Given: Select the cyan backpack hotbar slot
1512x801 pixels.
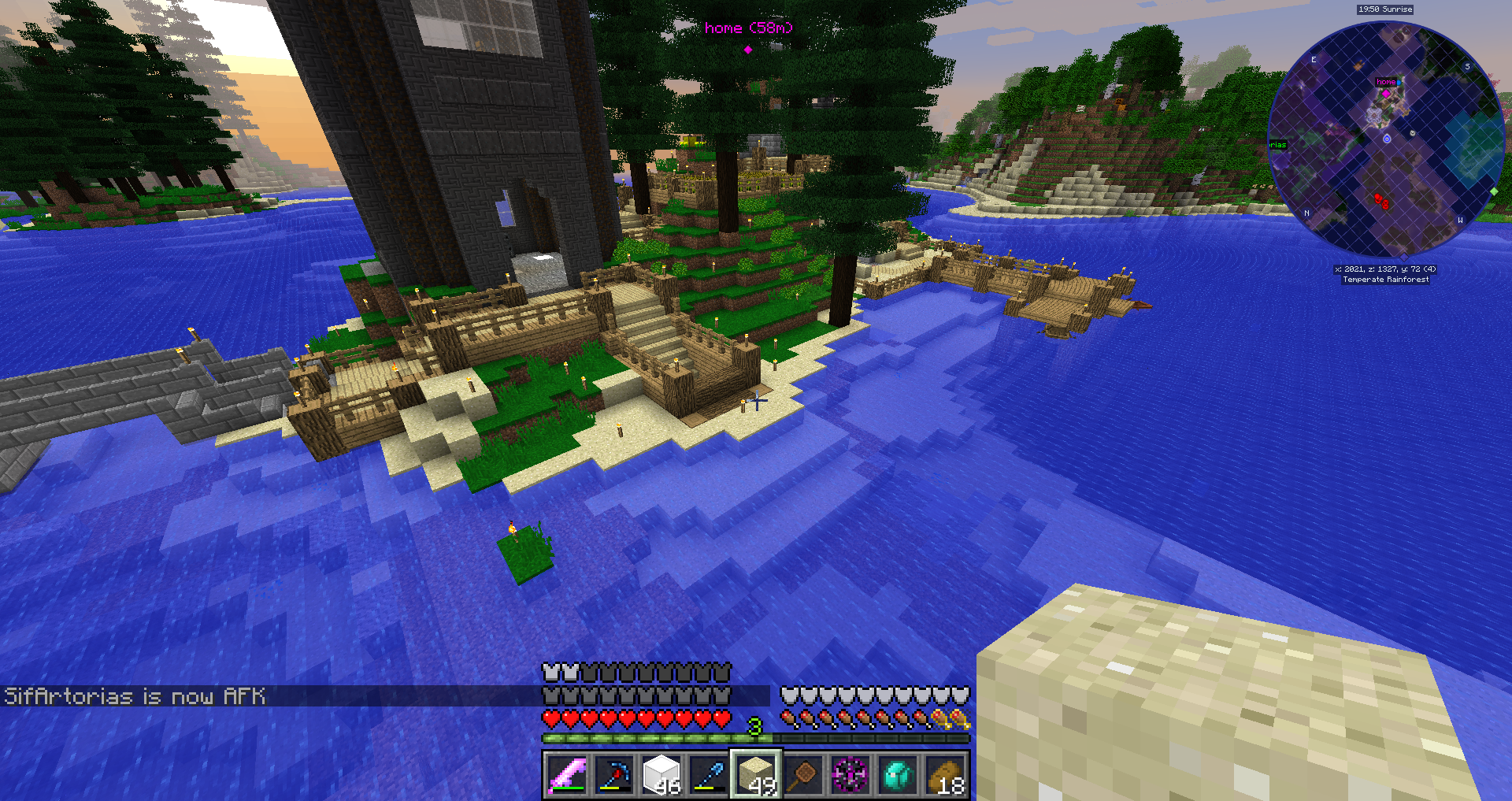Looking at the screenshot, I should pyautogui.click(x=898, y=775).
